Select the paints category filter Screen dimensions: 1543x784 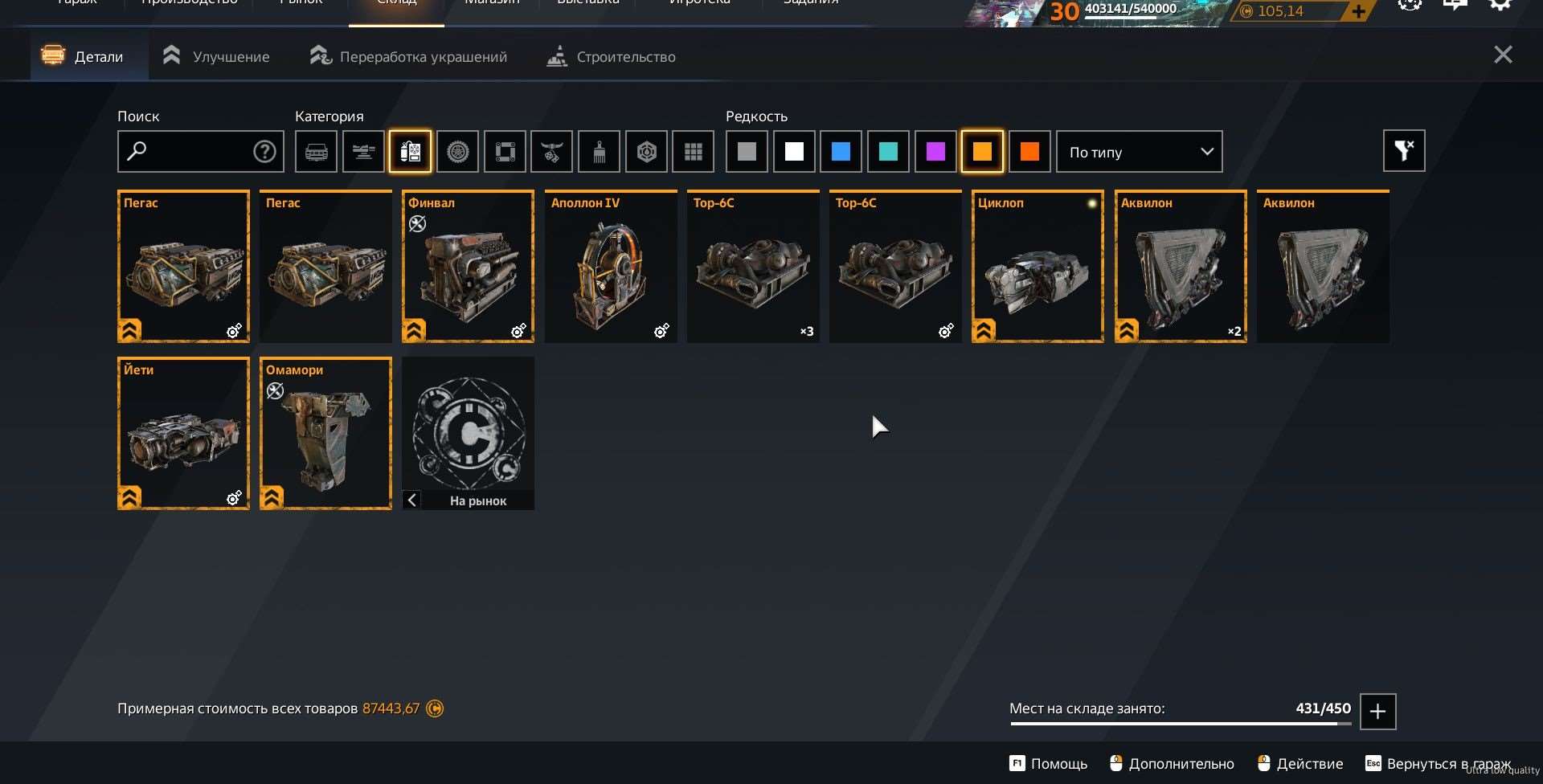(600, 151)
